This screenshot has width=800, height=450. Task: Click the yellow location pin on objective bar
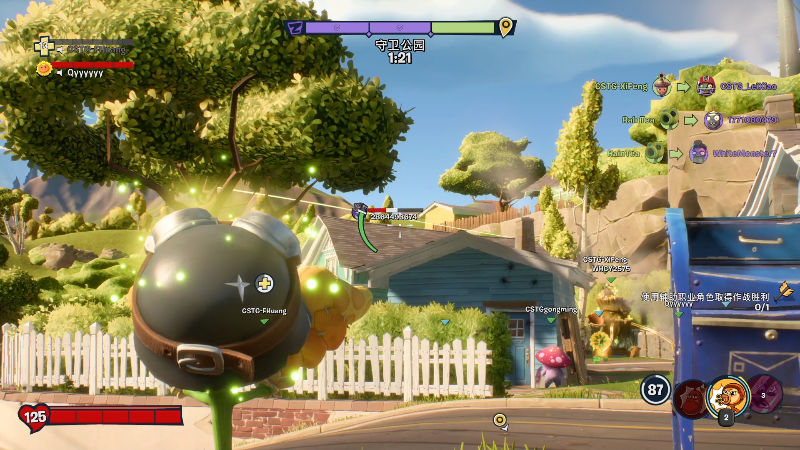[x=506, y=27]
